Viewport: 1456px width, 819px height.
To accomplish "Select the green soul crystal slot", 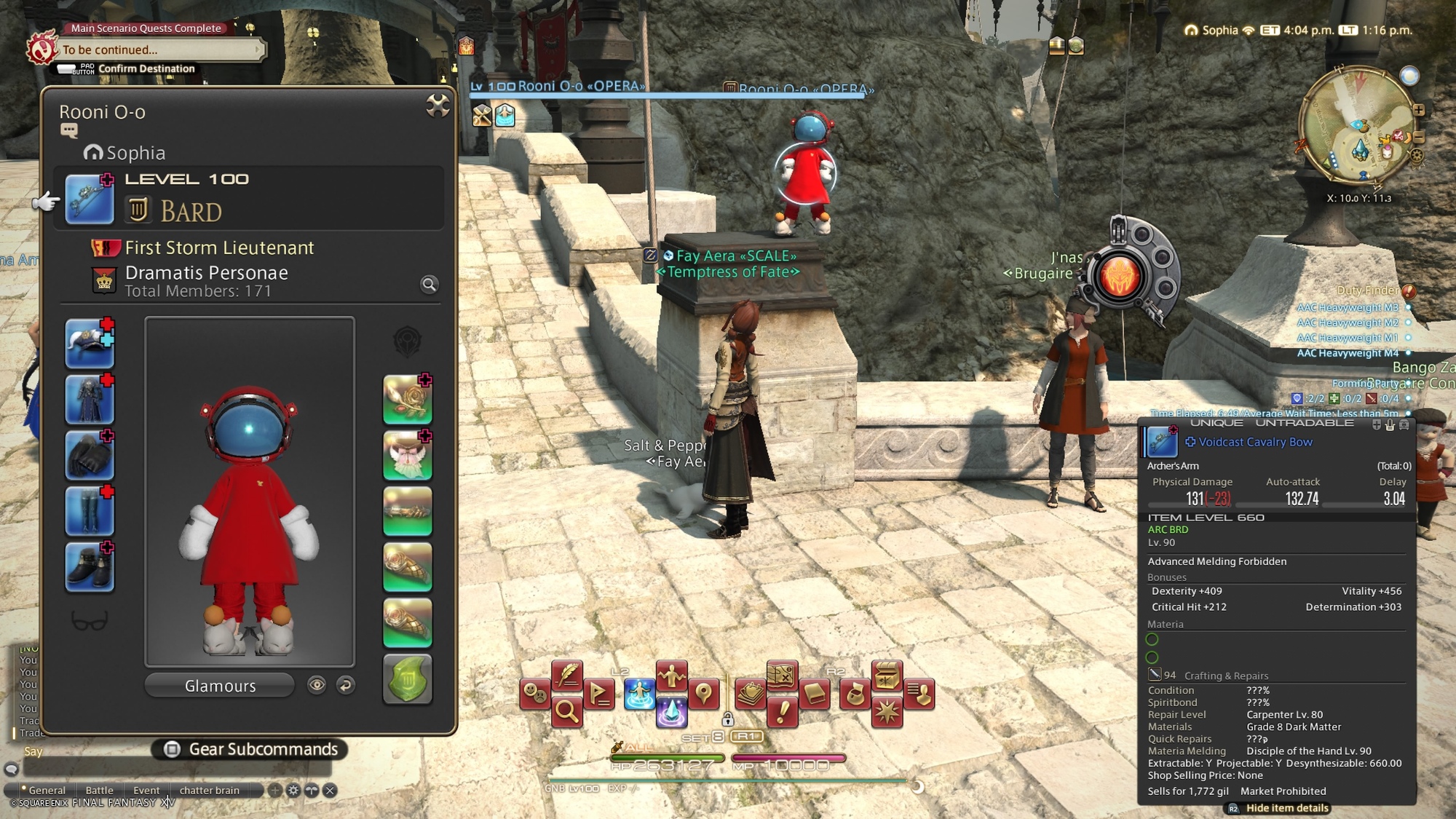I will click(x=408, y=679).
